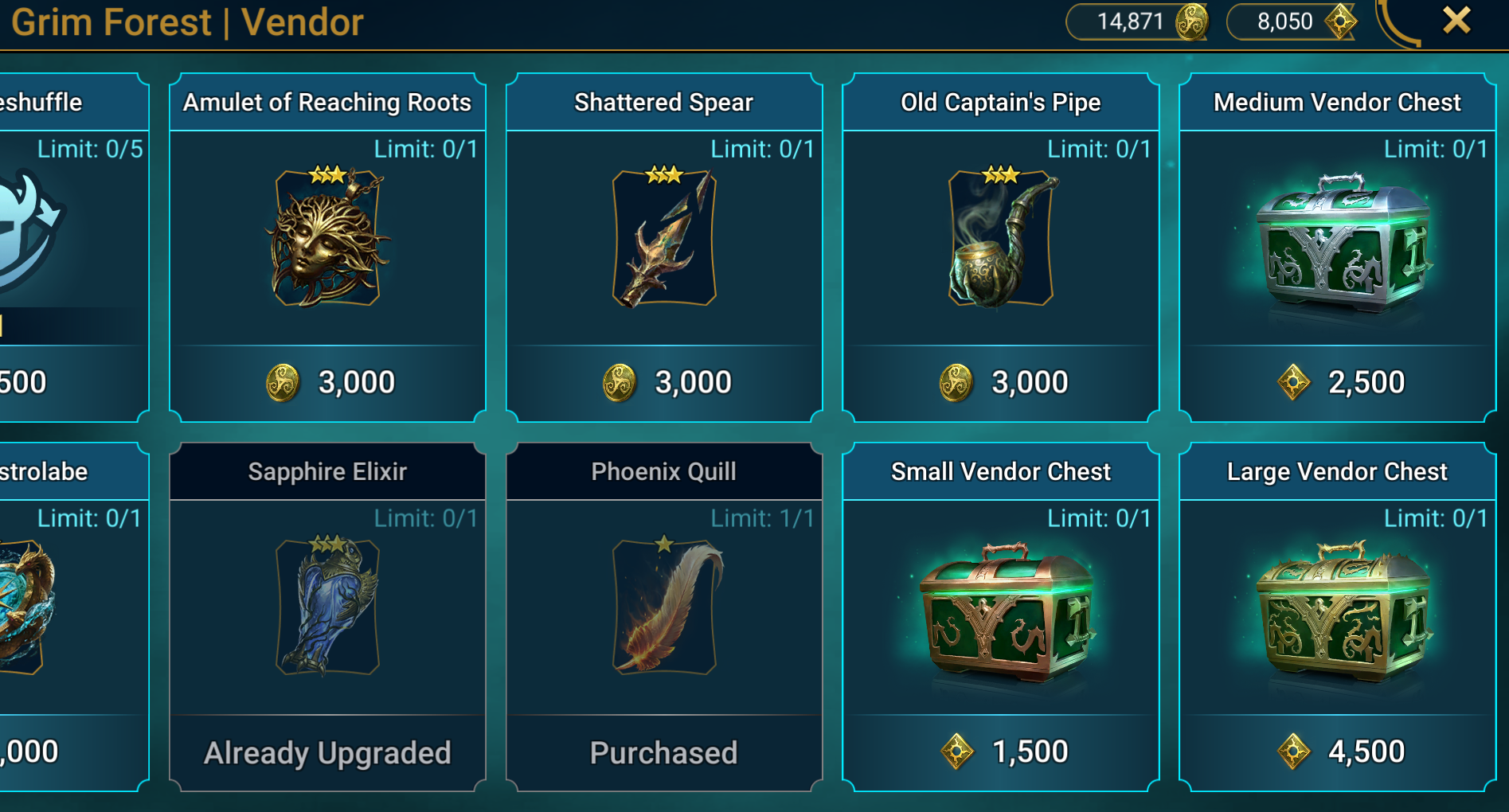Inspect the Shattered Spear artifact icon
Image resolution: width=1509 pixels, height=812 pixels.
[664, 238]
